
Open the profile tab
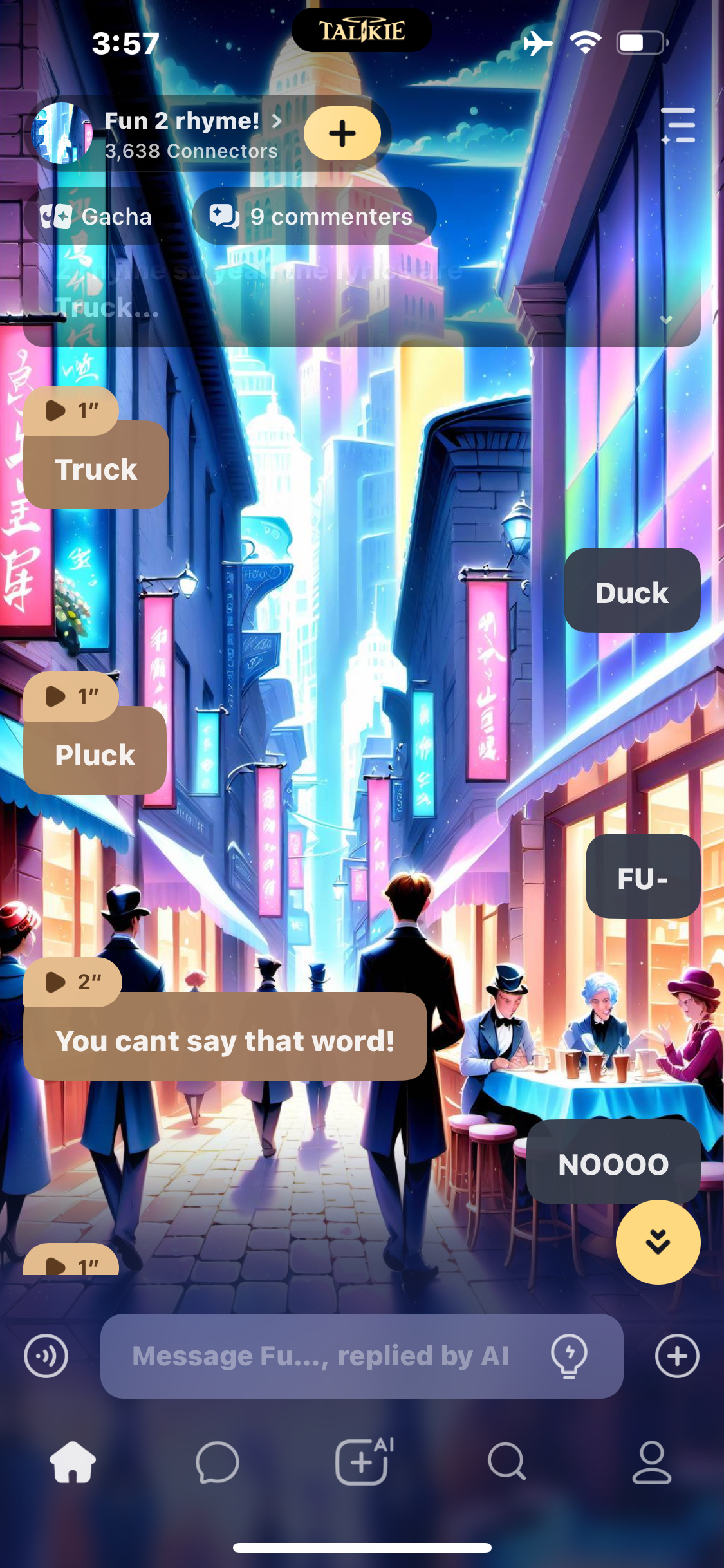[x=651, y=1462]
